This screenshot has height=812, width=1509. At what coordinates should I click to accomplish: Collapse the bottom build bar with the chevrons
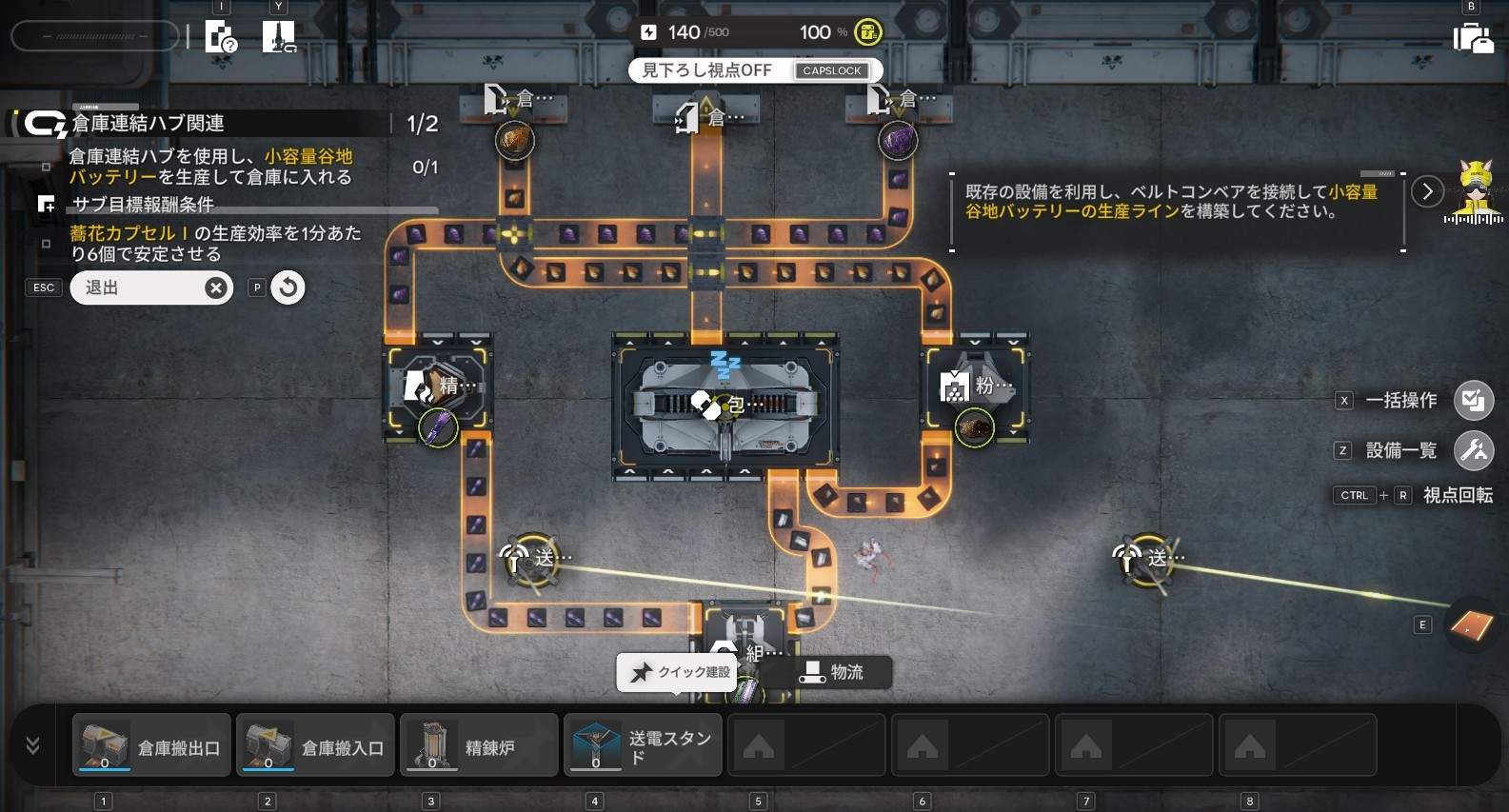pyautogui.click(x=33, y=745)
